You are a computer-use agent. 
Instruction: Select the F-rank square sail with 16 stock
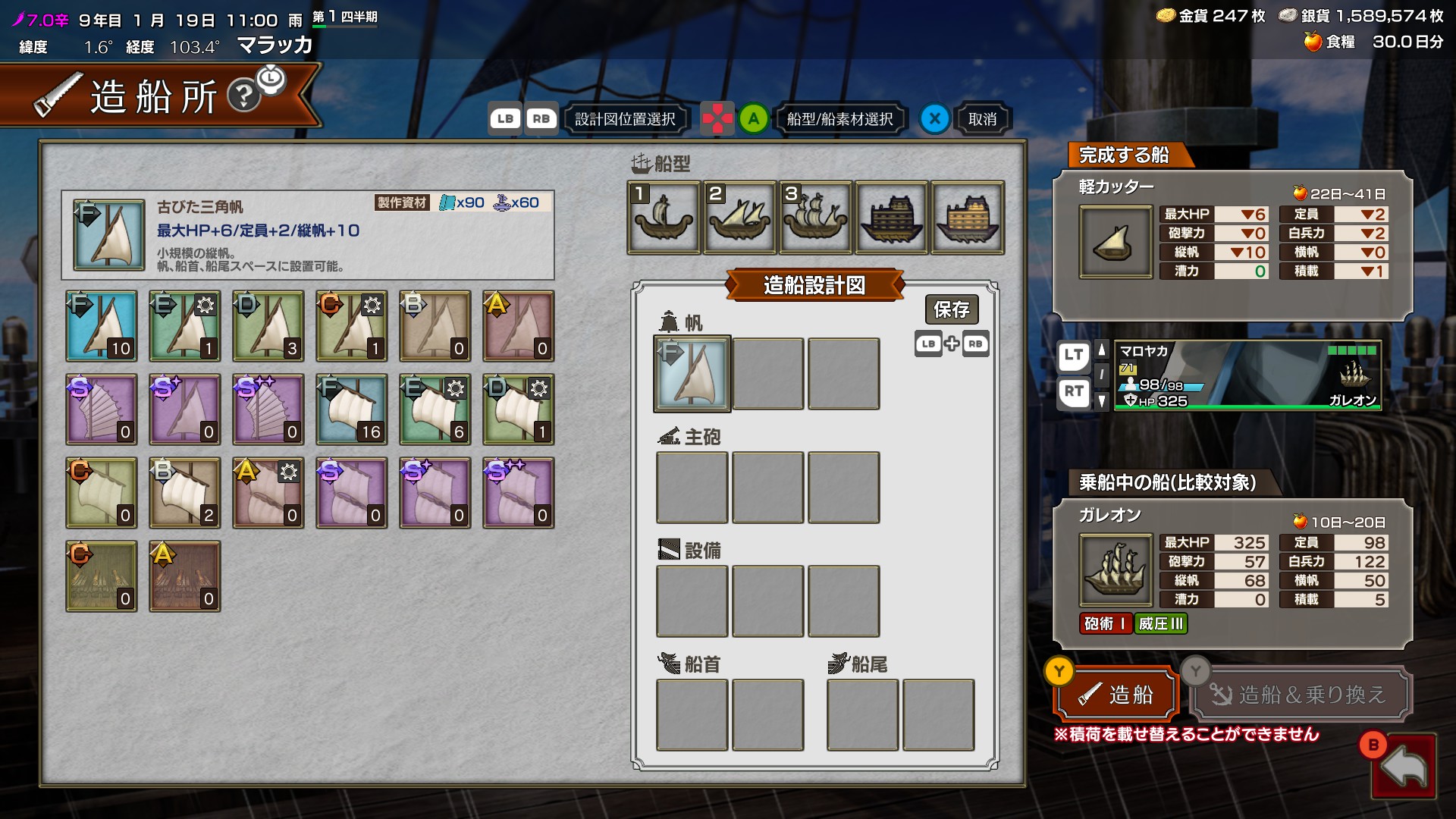click(x=352, y=409)
